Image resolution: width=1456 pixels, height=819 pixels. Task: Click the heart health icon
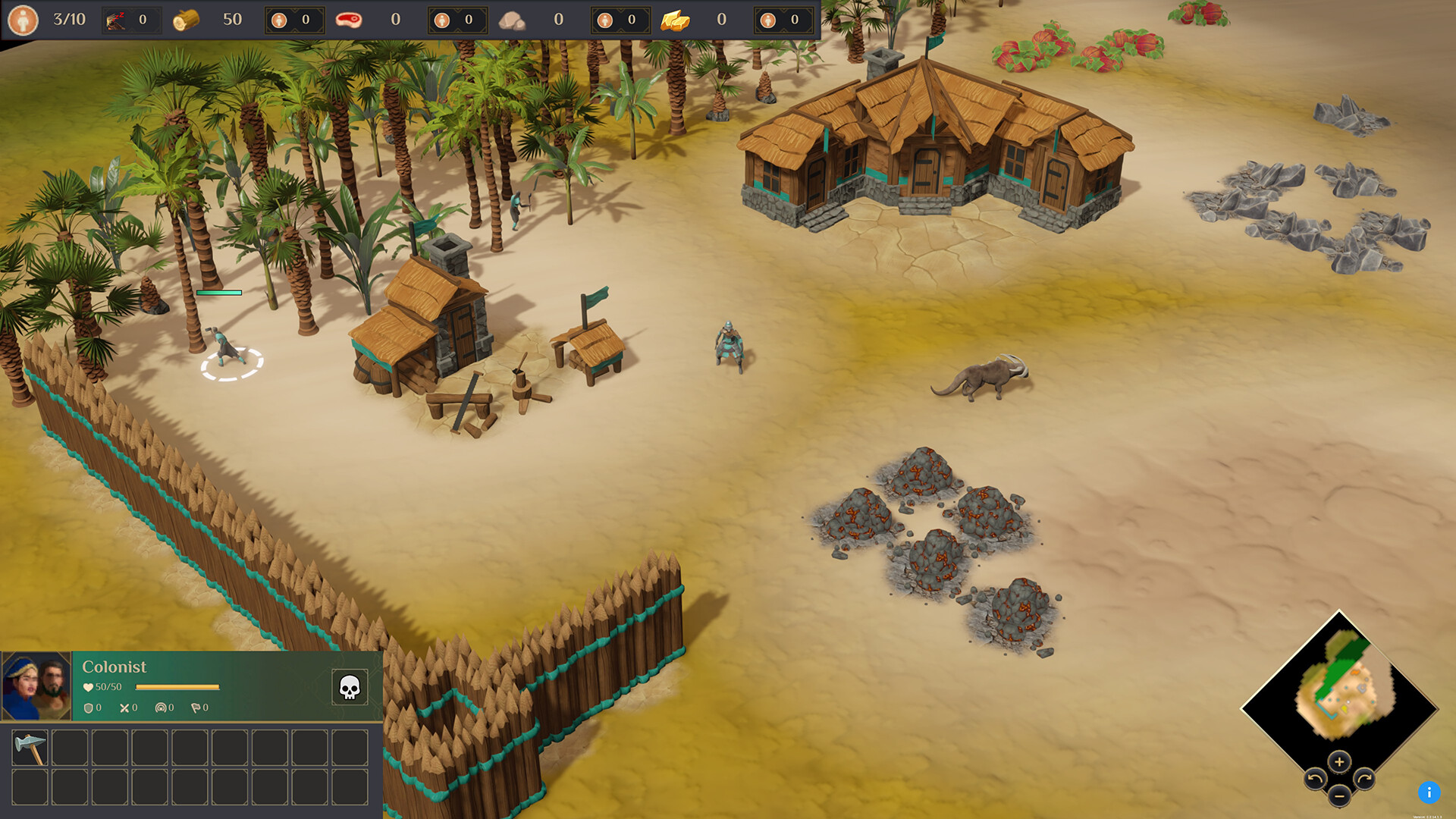click(88, 686)
